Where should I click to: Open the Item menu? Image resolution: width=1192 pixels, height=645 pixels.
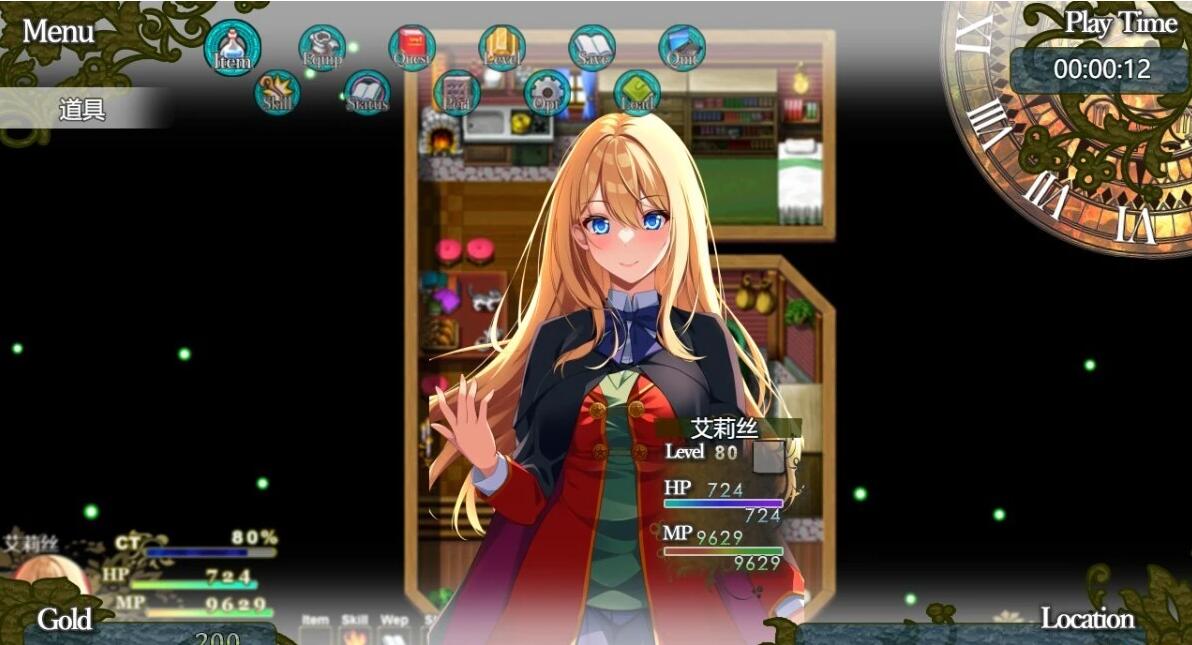(x=232, y=48)
